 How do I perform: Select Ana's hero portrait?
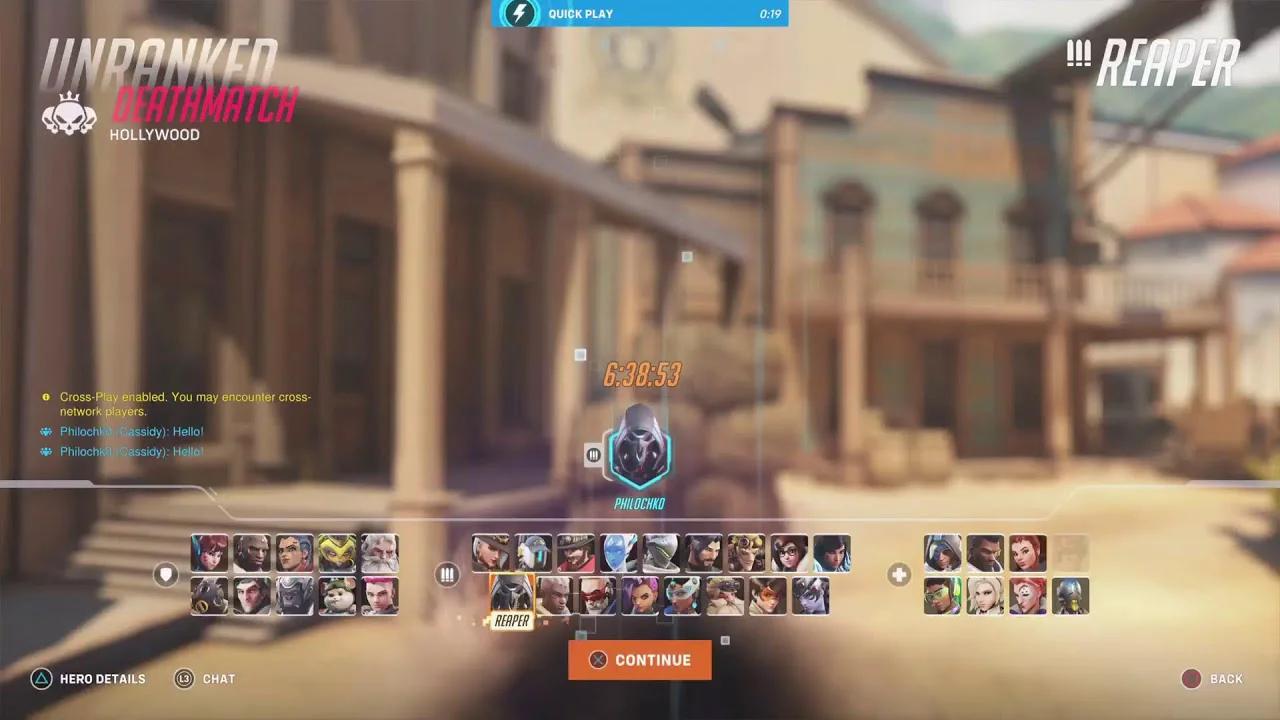[x=942, y=553]
